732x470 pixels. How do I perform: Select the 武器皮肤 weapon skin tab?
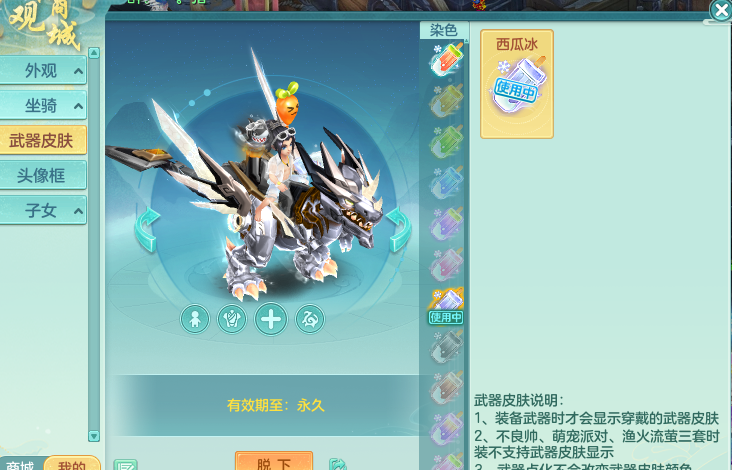point(44,141)
